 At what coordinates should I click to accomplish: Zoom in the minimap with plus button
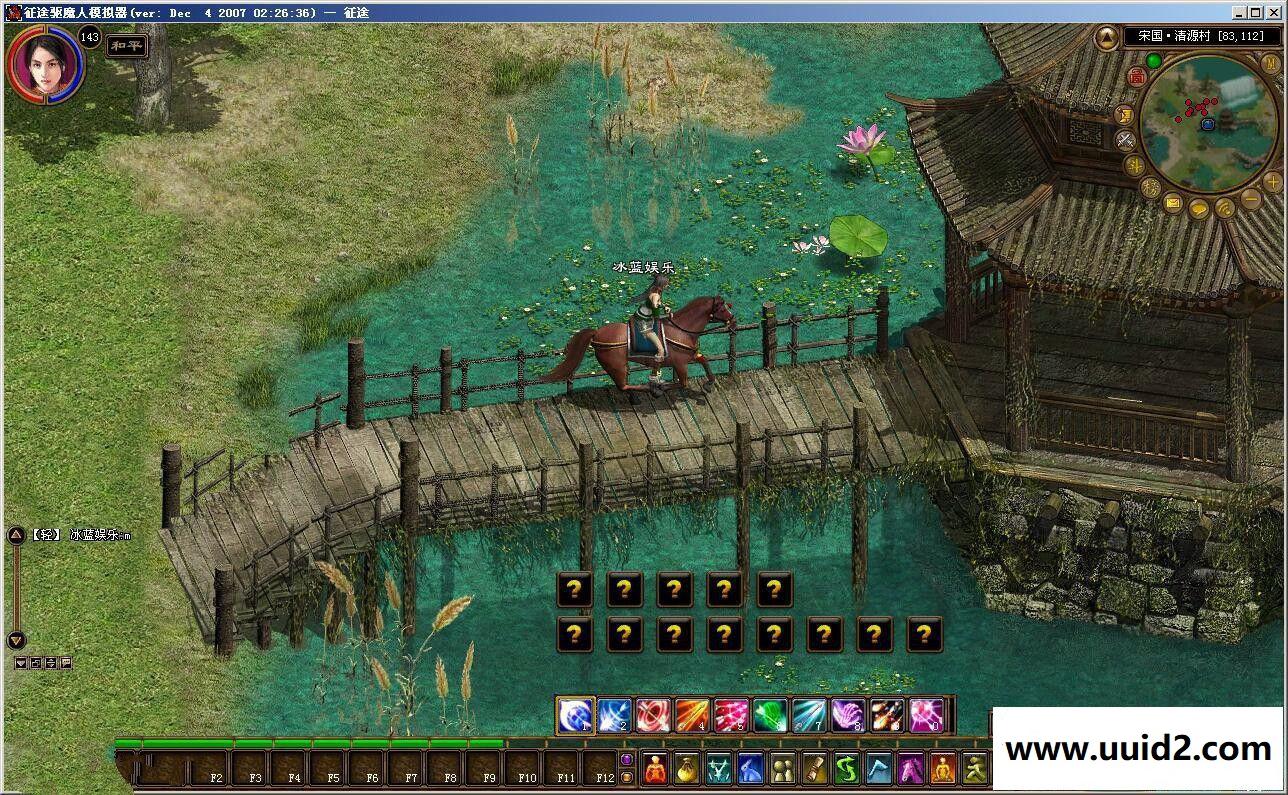click(x=1272, y=181)
